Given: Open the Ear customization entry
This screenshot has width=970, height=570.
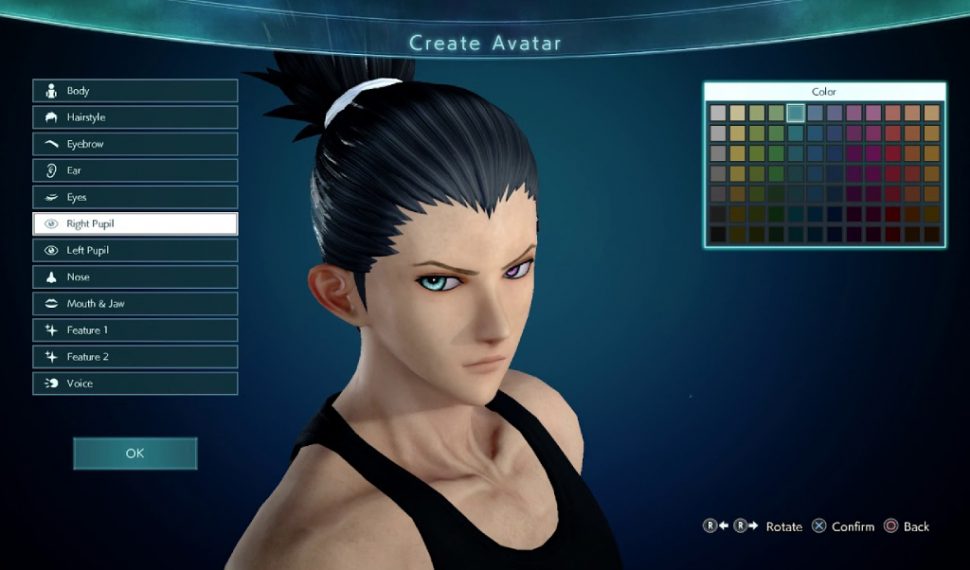Looking at the screenshot, I should click(135, 171).
